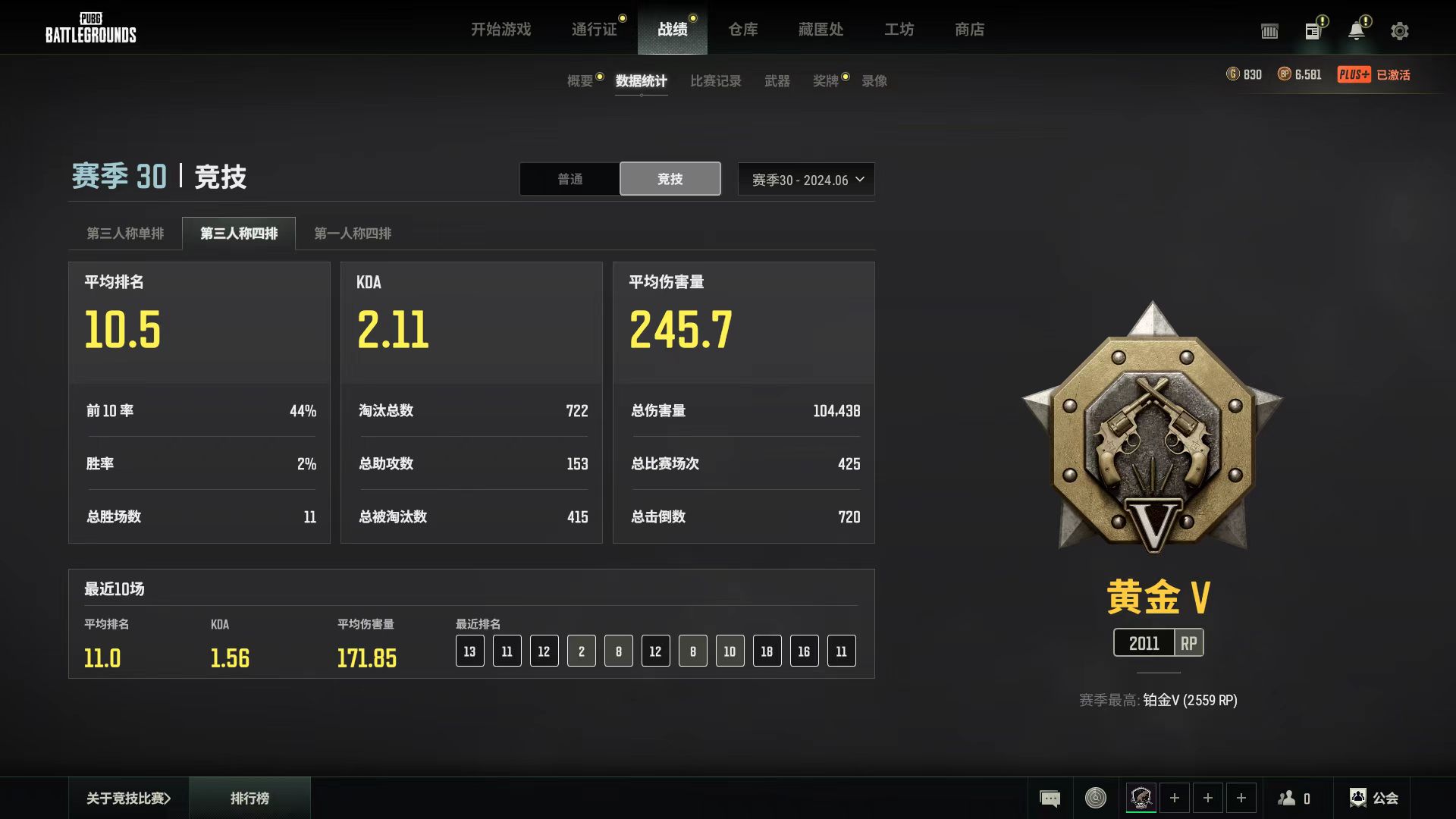Select the 第三人称单排 tab
This screenshot has height=819, width=1456.
point(125,234)
